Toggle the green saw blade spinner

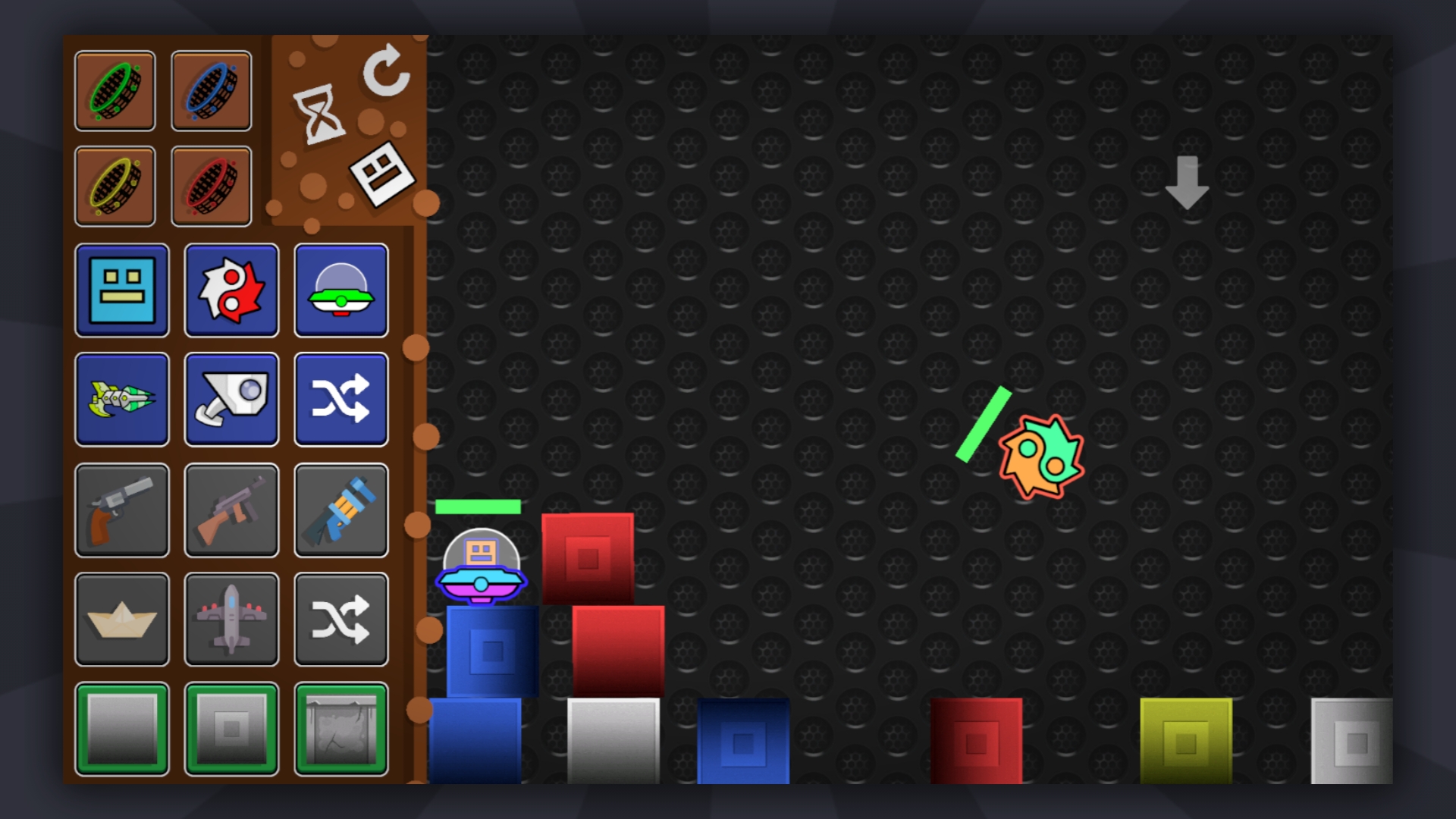(115, 91)
